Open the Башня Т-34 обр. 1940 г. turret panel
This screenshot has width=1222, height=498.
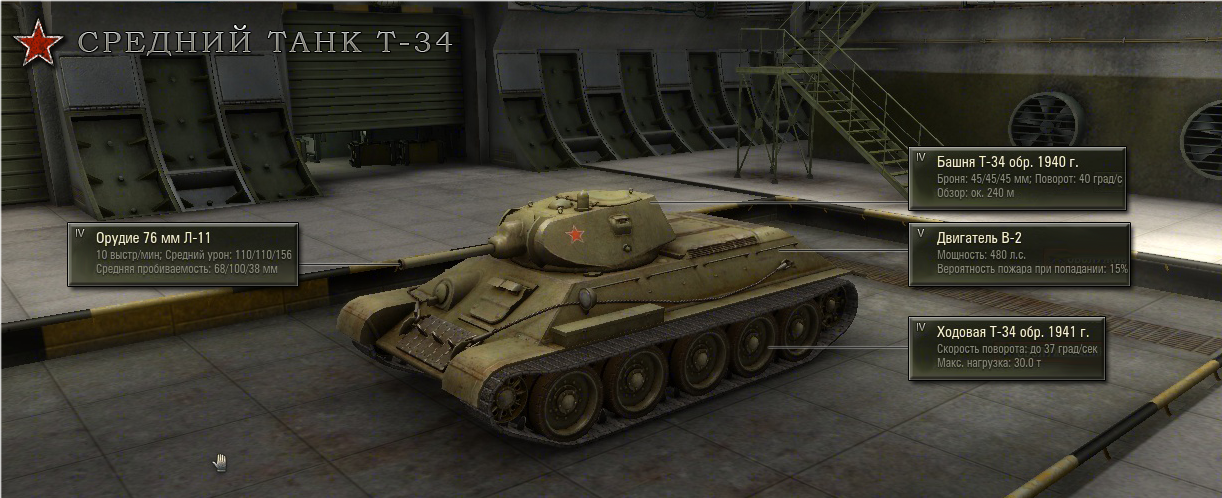point(1018,178)
